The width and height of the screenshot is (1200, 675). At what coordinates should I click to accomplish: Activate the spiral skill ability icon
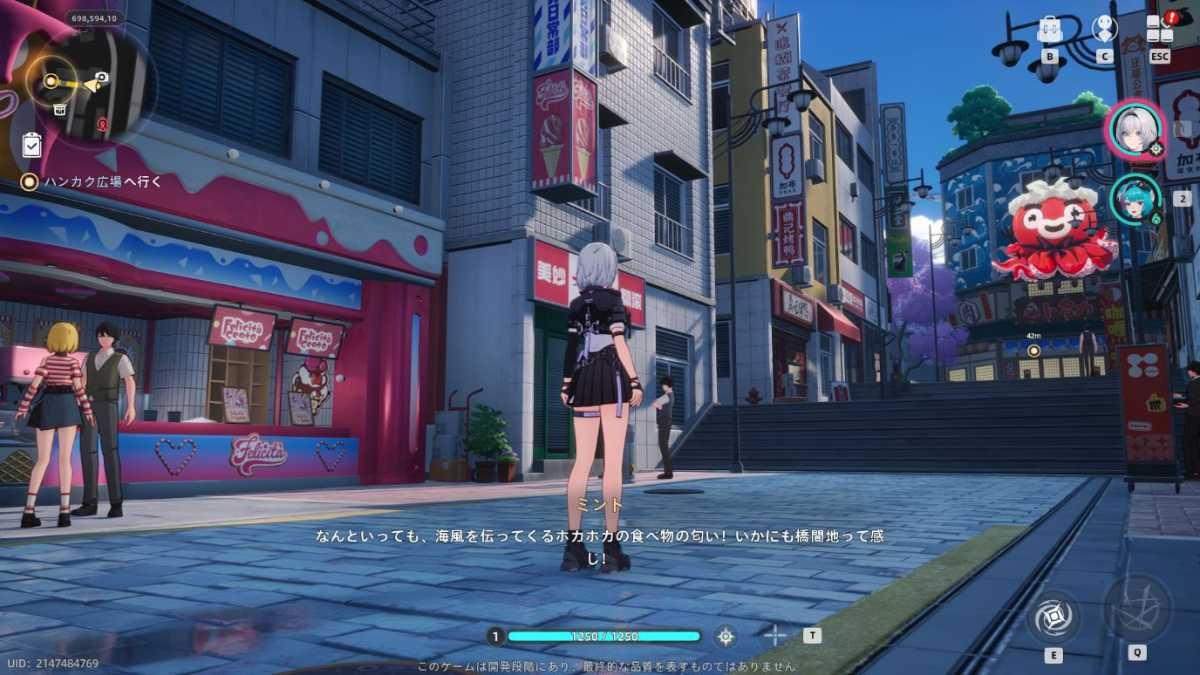1053,615
